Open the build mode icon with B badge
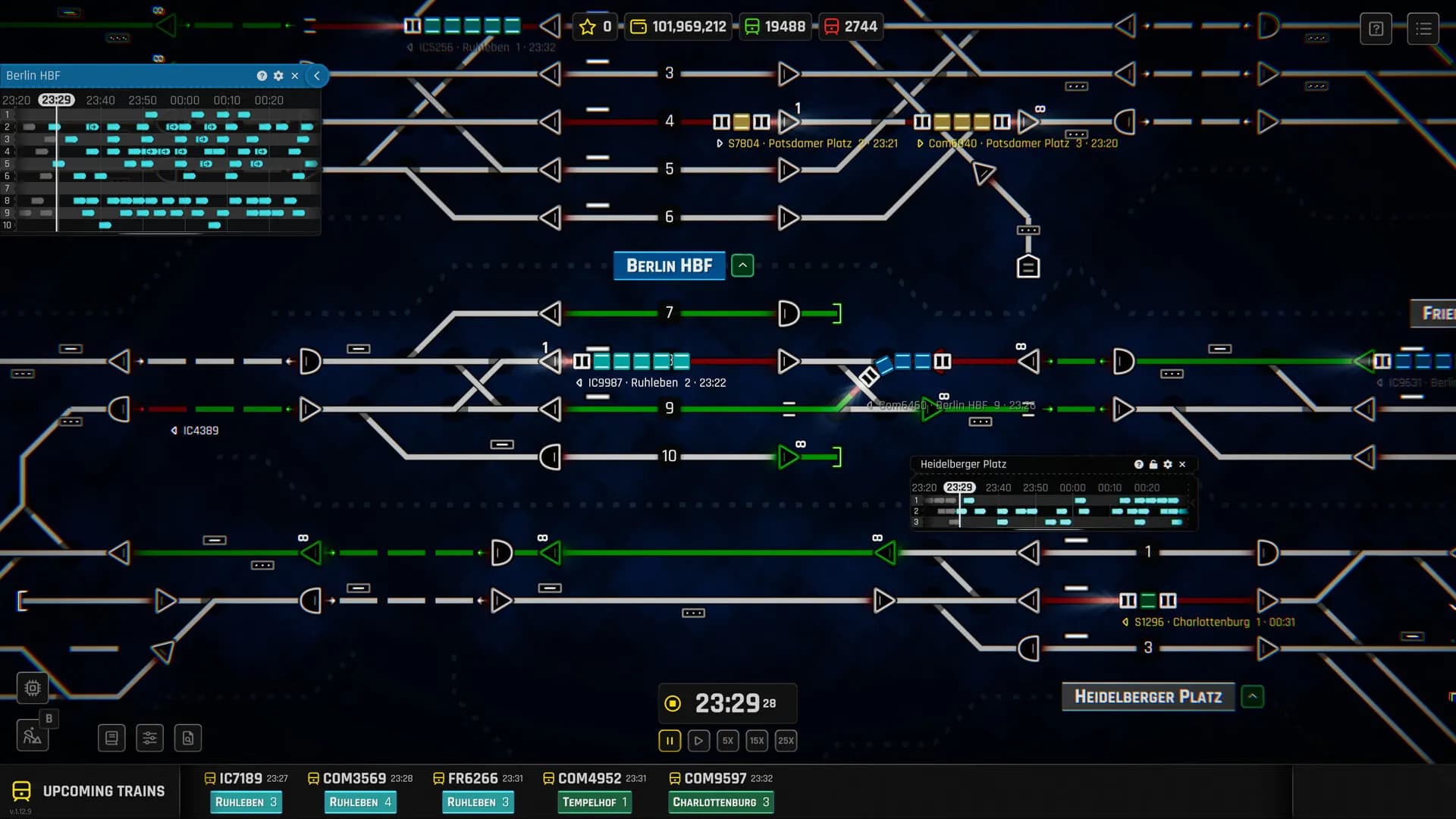 click(32, 734)
